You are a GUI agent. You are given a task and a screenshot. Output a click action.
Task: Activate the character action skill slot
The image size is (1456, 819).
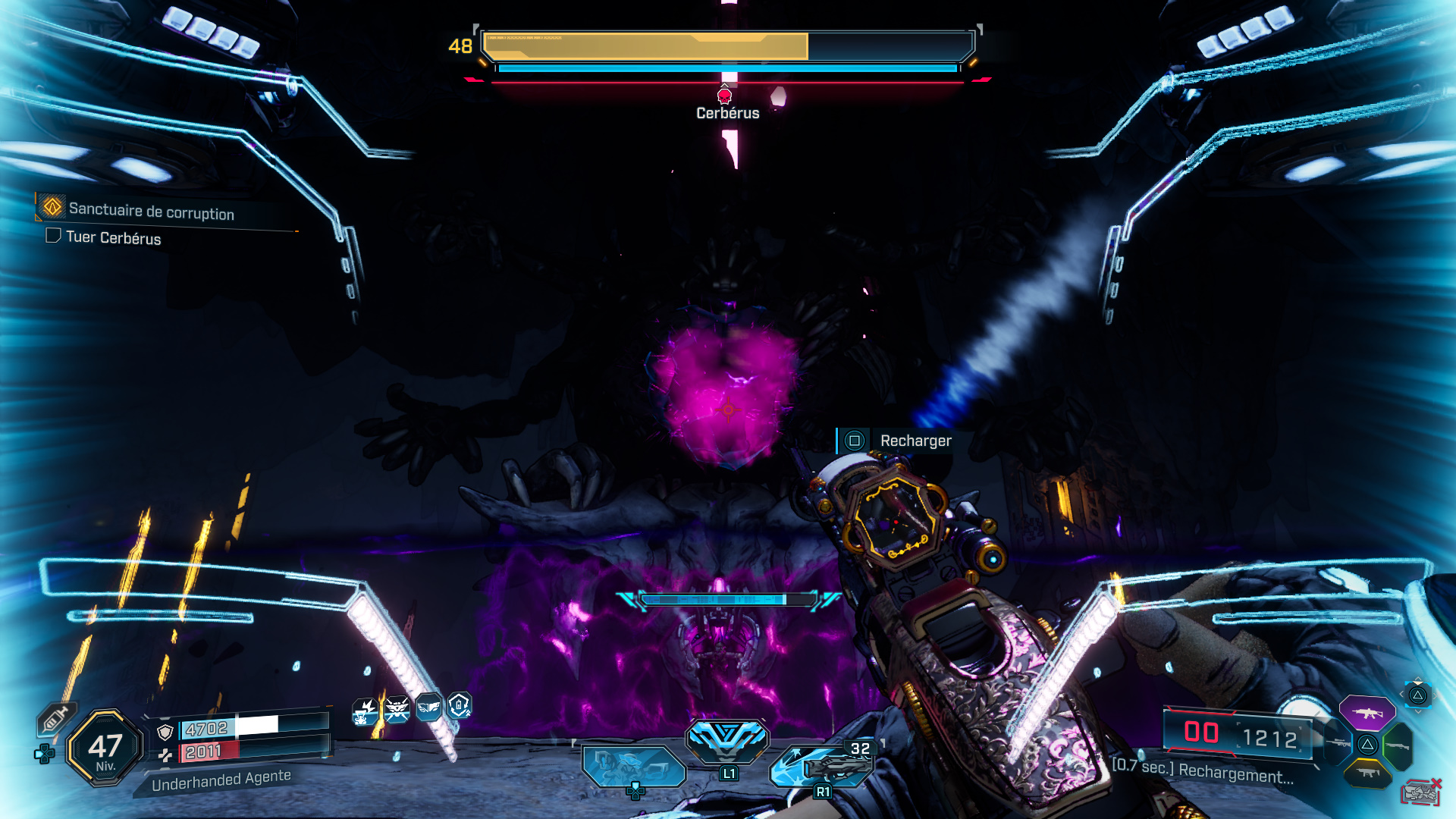tap(633, 765)
